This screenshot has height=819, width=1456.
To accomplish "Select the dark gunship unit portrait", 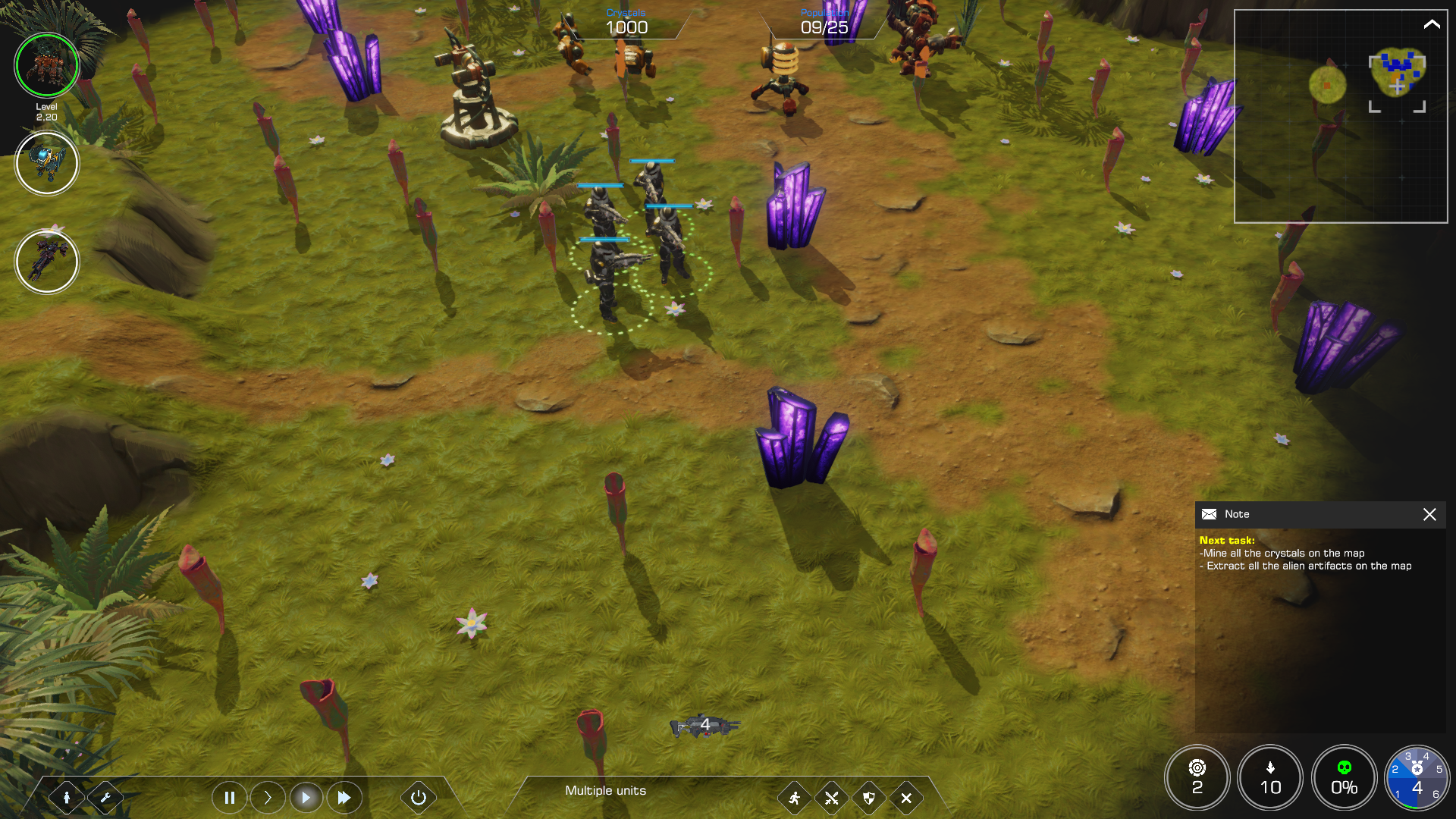I will pos(47,262).
